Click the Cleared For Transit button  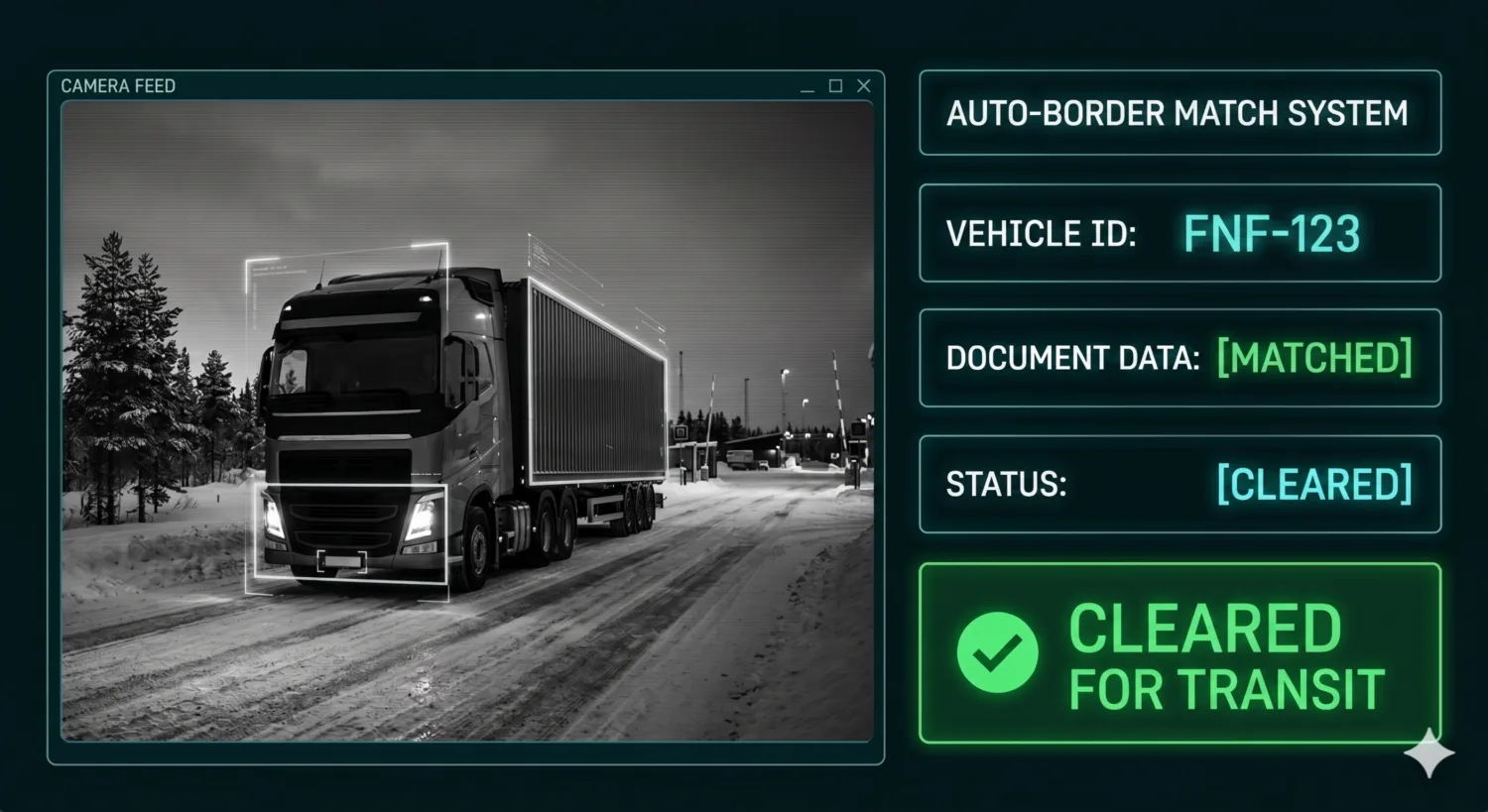pos(1179,653)
